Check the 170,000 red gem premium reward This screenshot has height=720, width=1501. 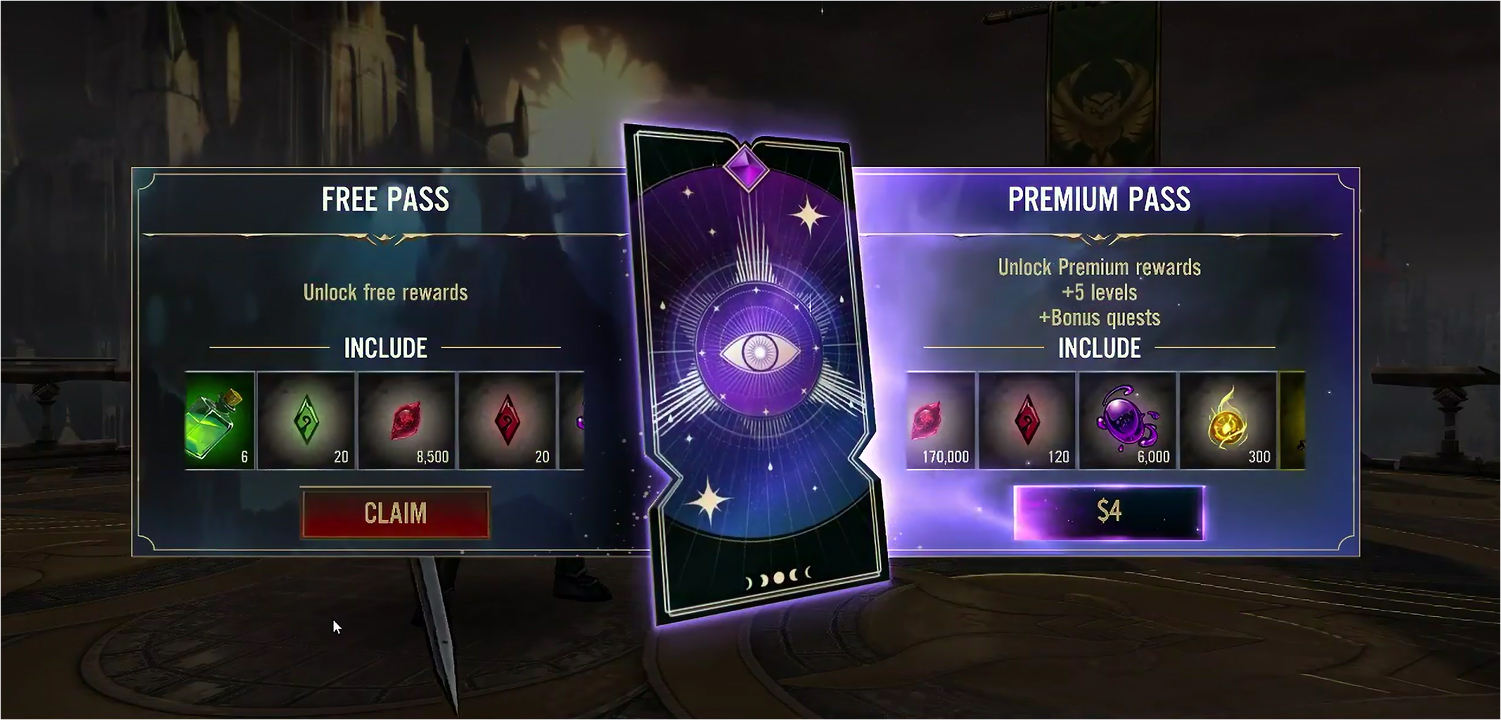[940, 421]
